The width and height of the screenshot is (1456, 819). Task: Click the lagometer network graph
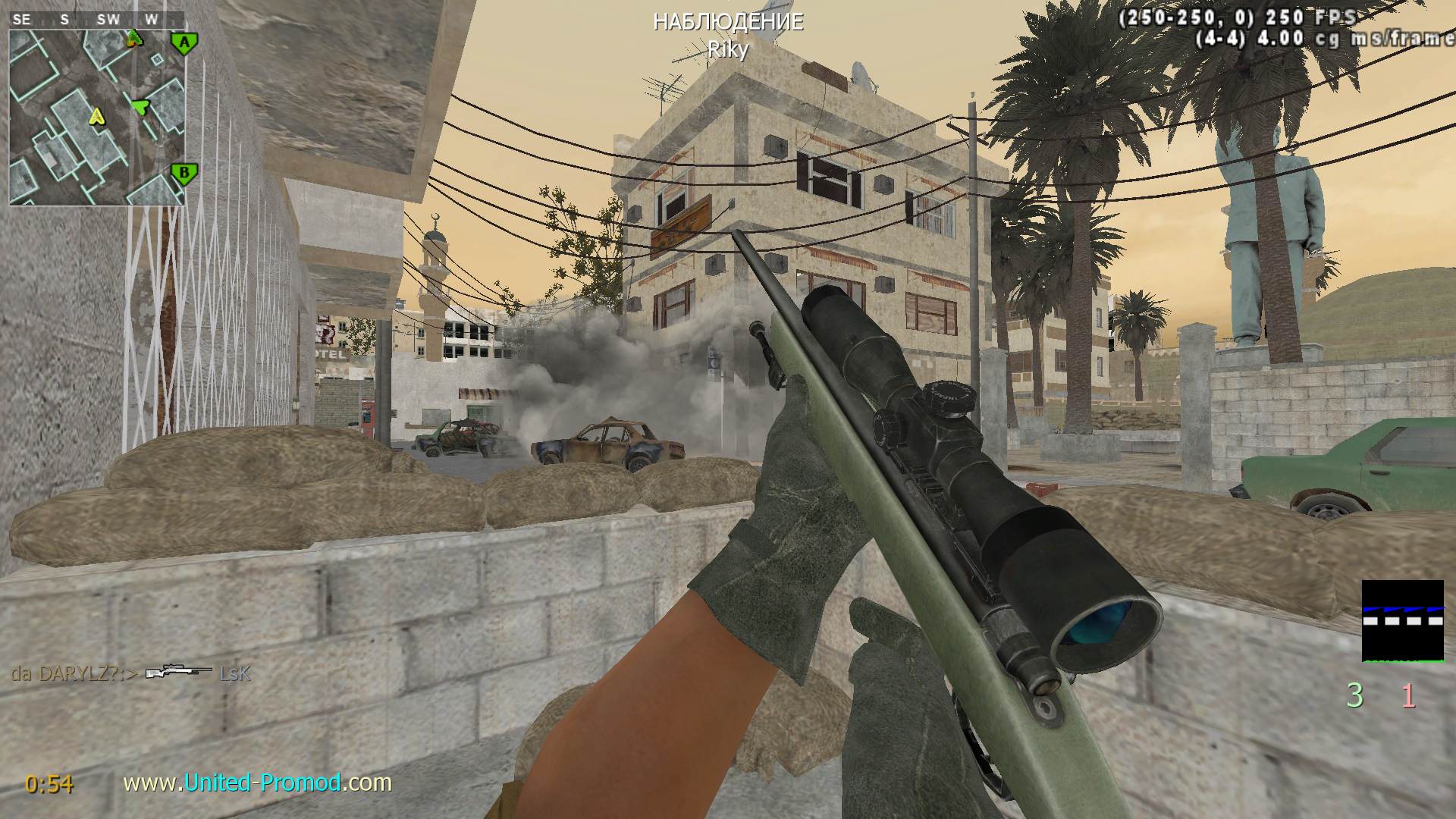pyautogui.click(x=1402, y=621)
